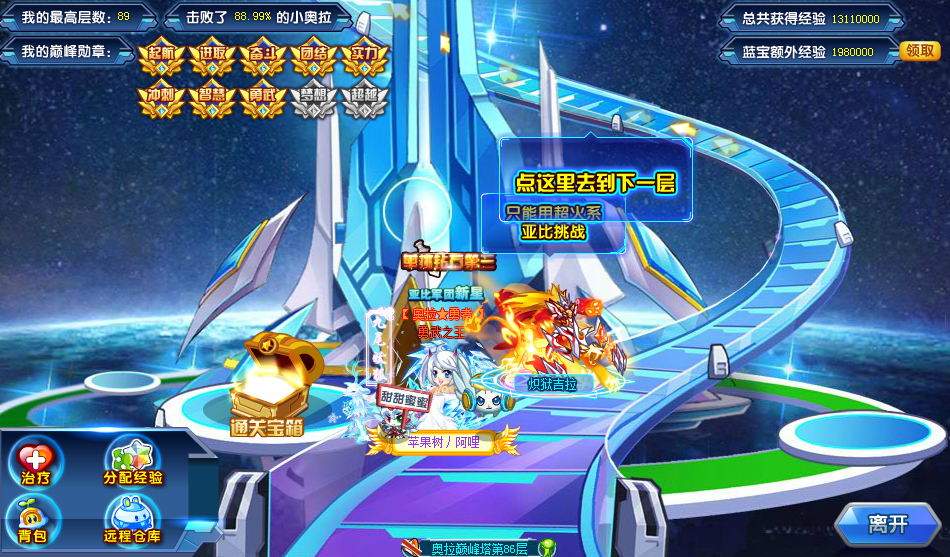This screenshot has height=557, width=950.
Task: Select the grey 超越 locked medal
Action: click(x=364, y=99)
